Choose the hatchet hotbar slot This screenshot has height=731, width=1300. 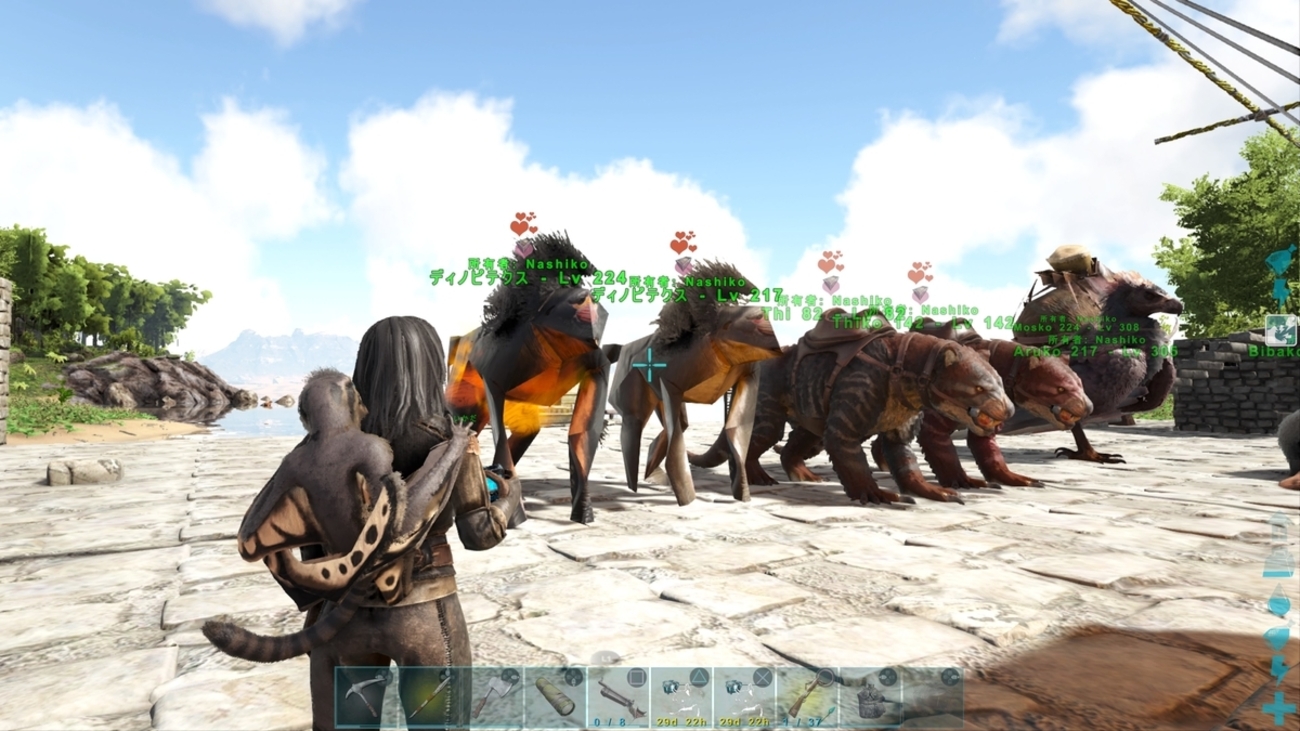point(492,696)
